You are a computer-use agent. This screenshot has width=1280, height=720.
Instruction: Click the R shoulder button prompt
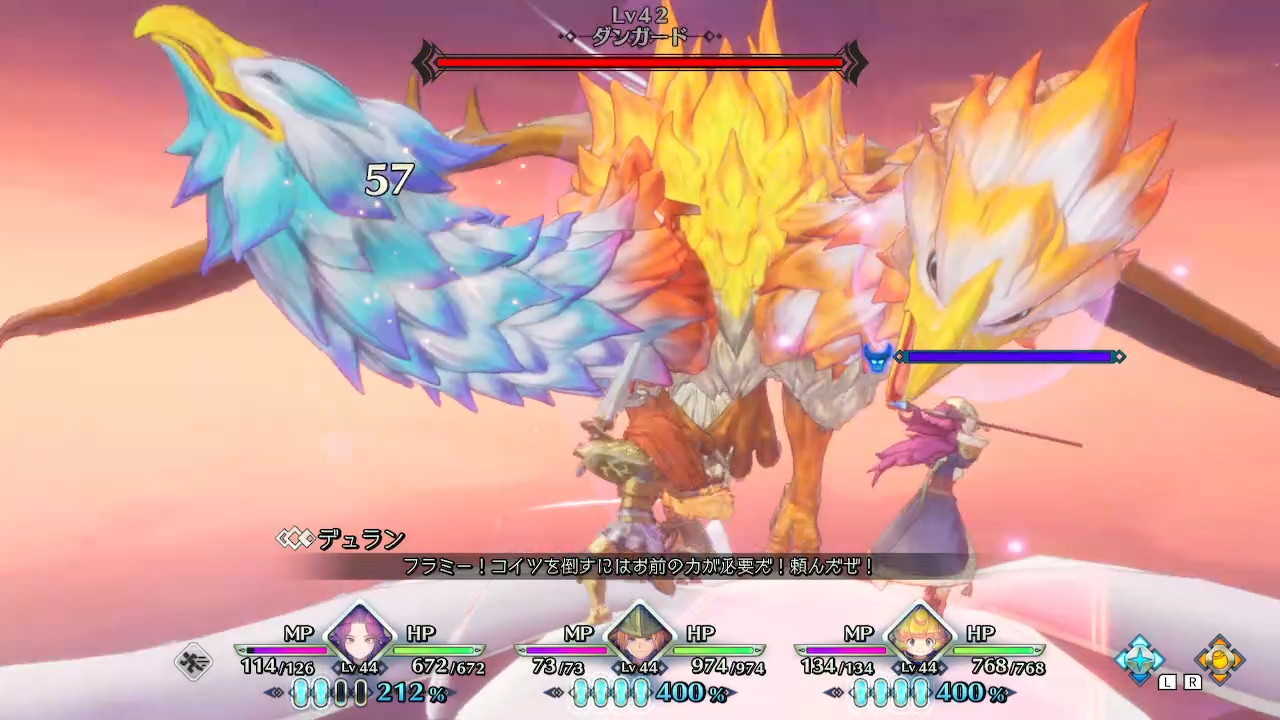pos(1192,681)
